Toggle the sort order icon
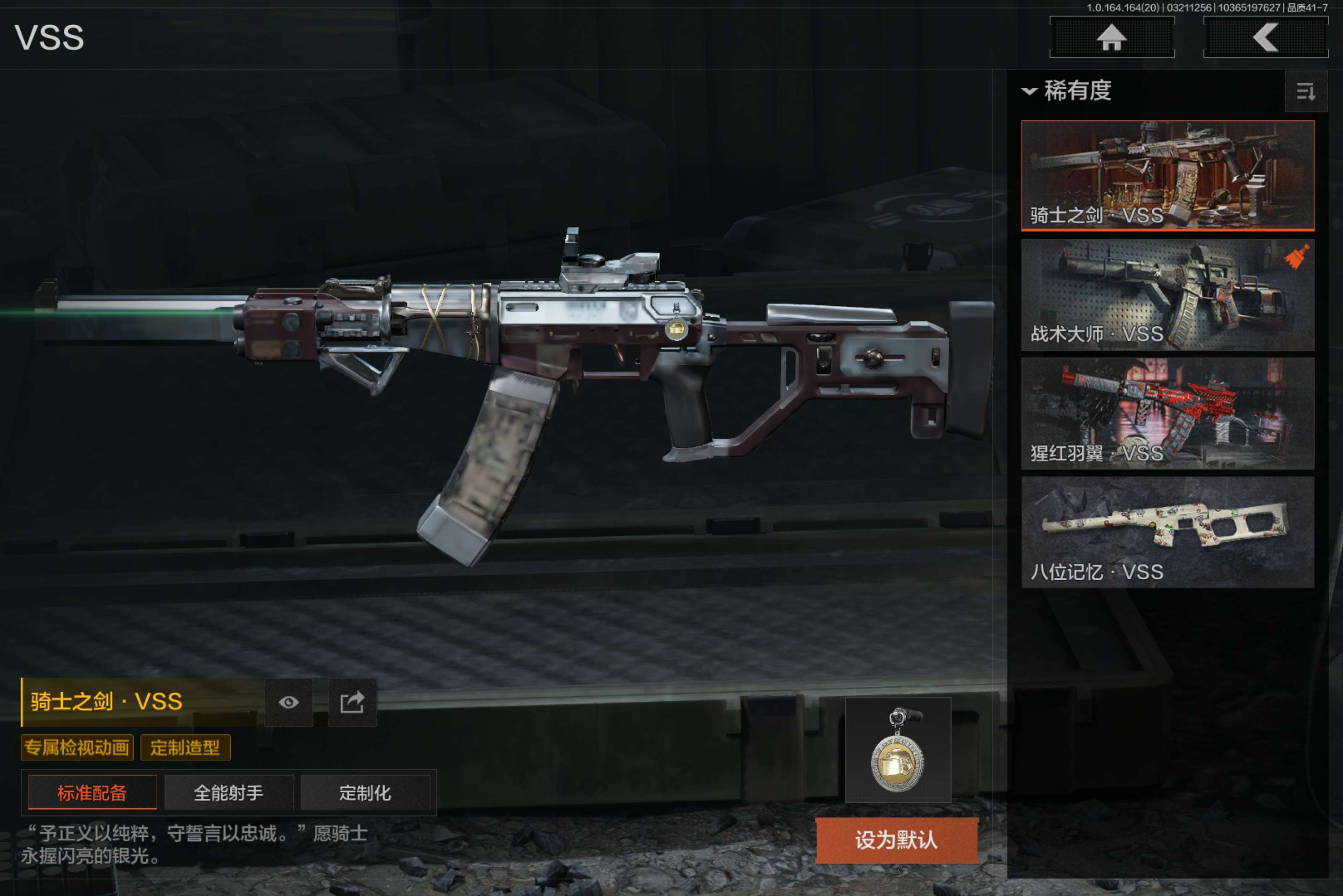This screenshot has height=896, width=1343. [x=1305, y=91]
